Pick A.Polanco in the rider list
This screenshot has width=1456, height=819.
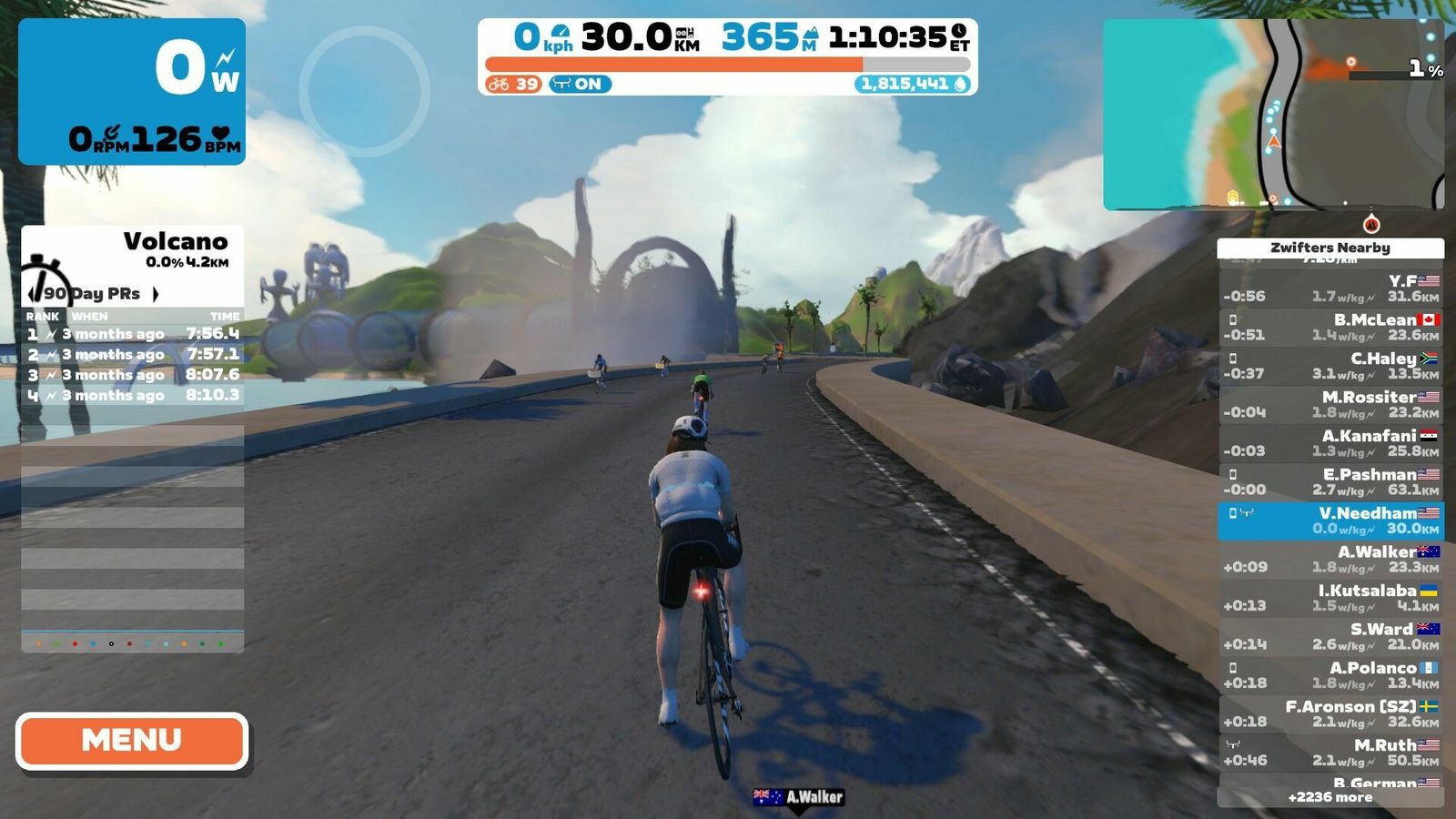point(1330,675)
